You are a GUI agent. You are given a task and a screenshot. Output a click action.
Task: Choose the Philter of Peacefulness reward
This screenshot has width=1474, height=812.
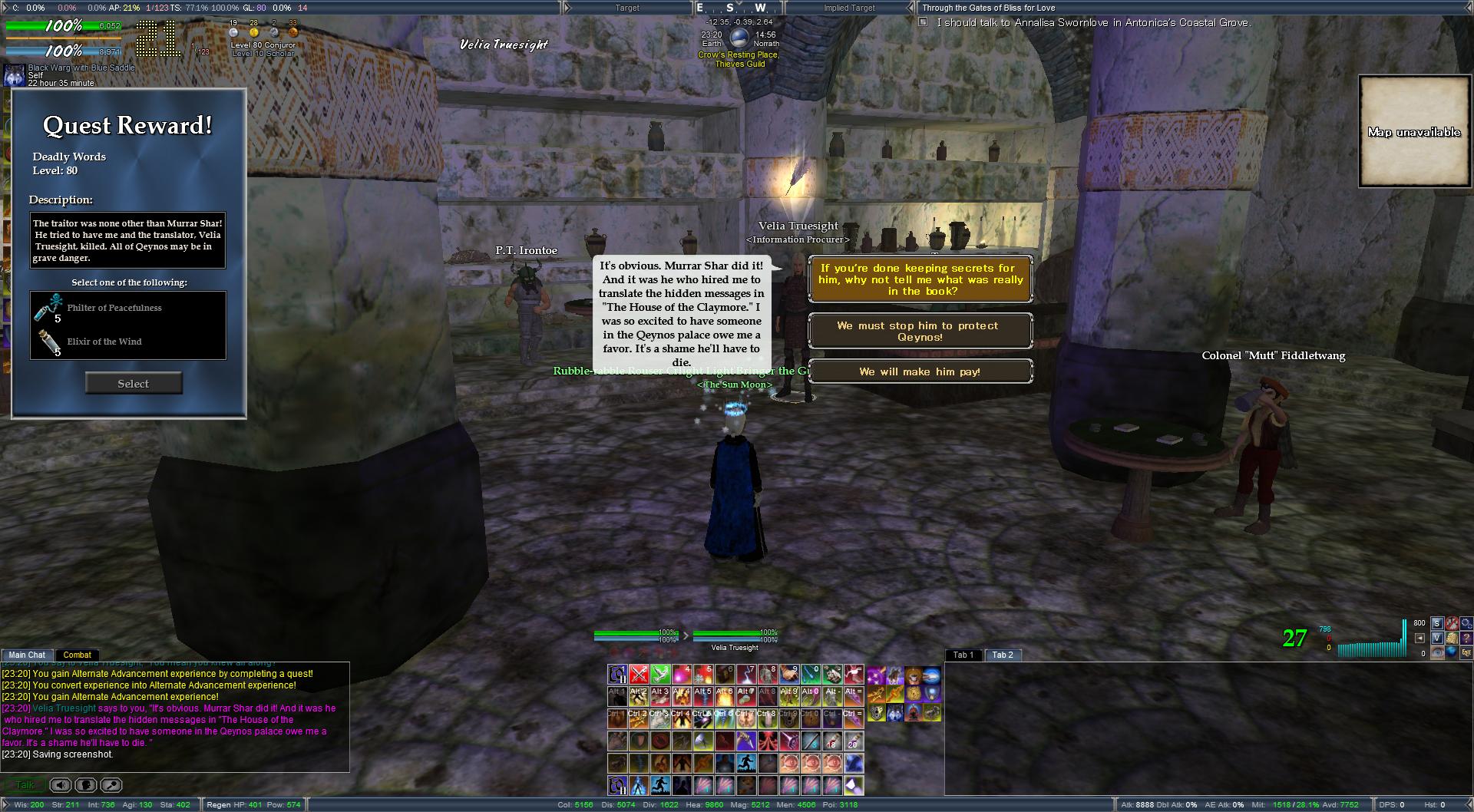point(114,309)
